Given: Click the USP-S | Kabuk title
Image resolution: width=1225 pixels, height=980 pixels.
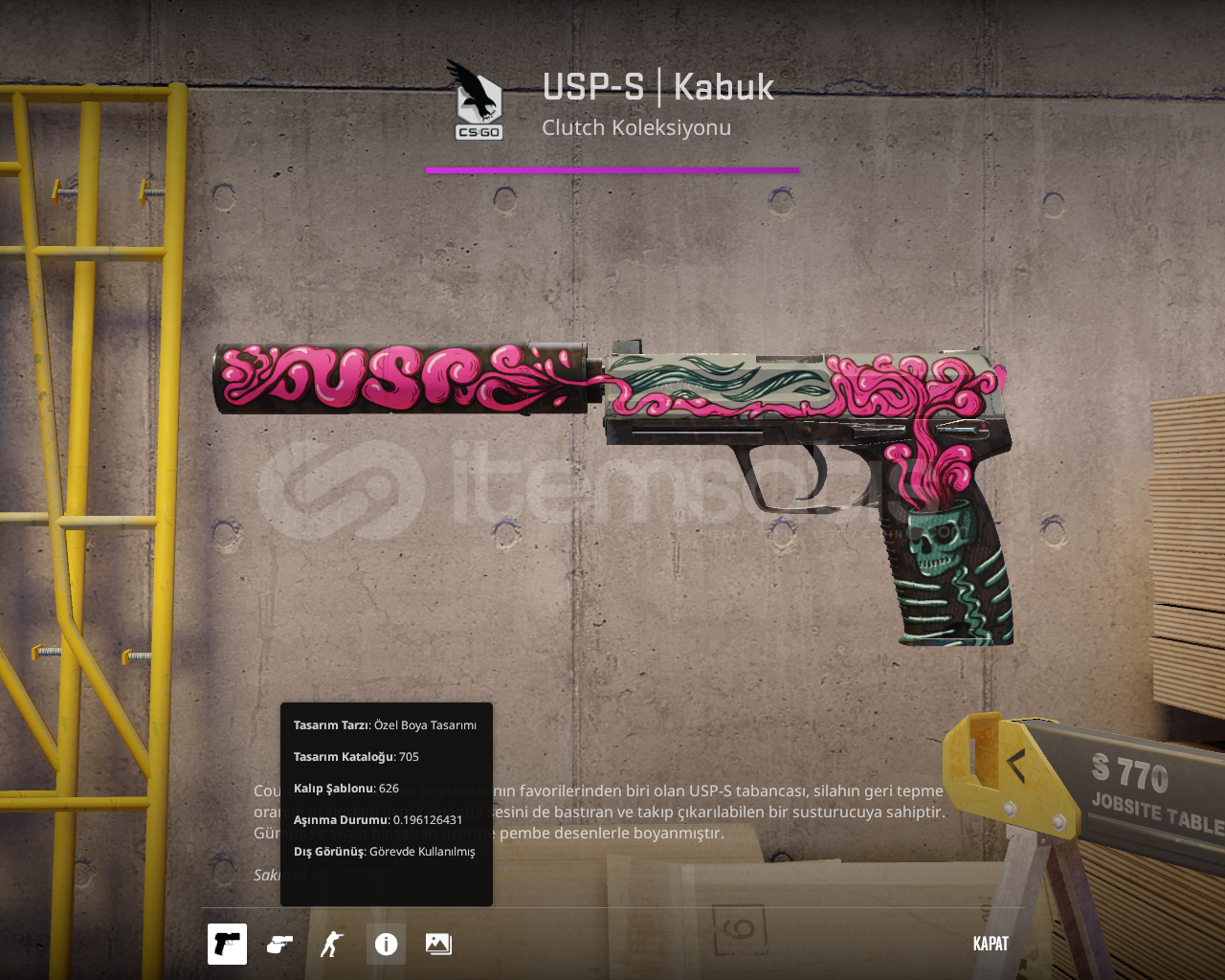Looking at the screenshot, I should pyautogui.click(x=657, y=86).
